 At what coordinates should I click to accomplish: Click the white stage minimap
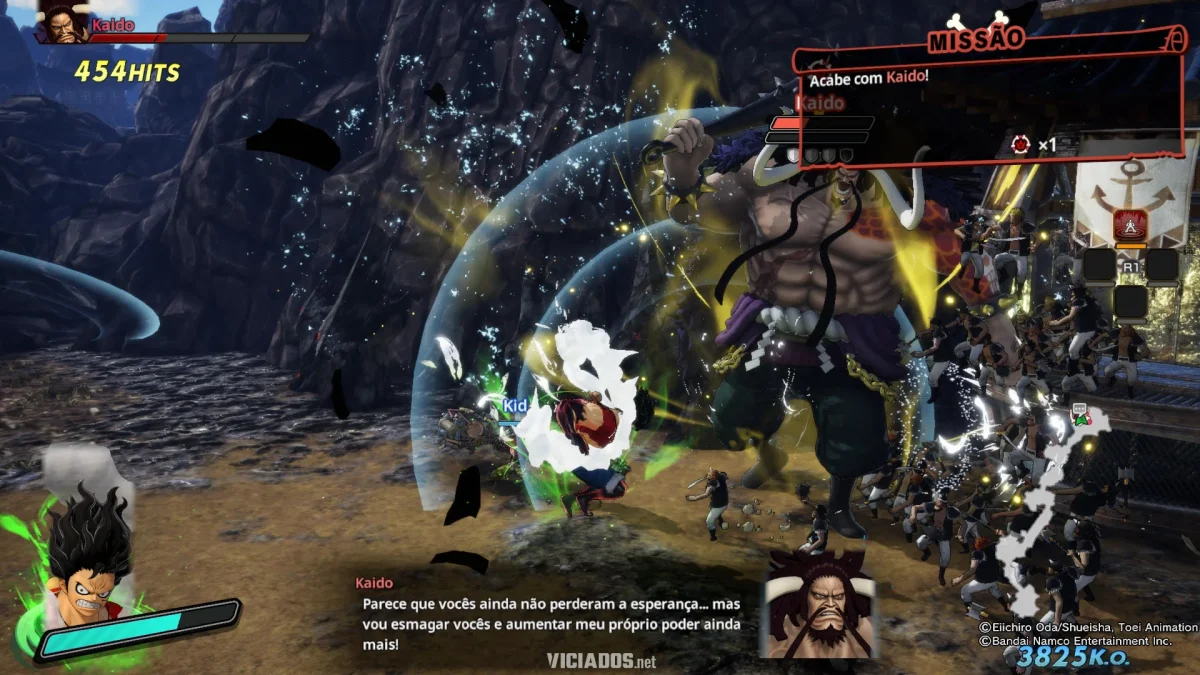pyautogui.click(x=1045, y=510)
